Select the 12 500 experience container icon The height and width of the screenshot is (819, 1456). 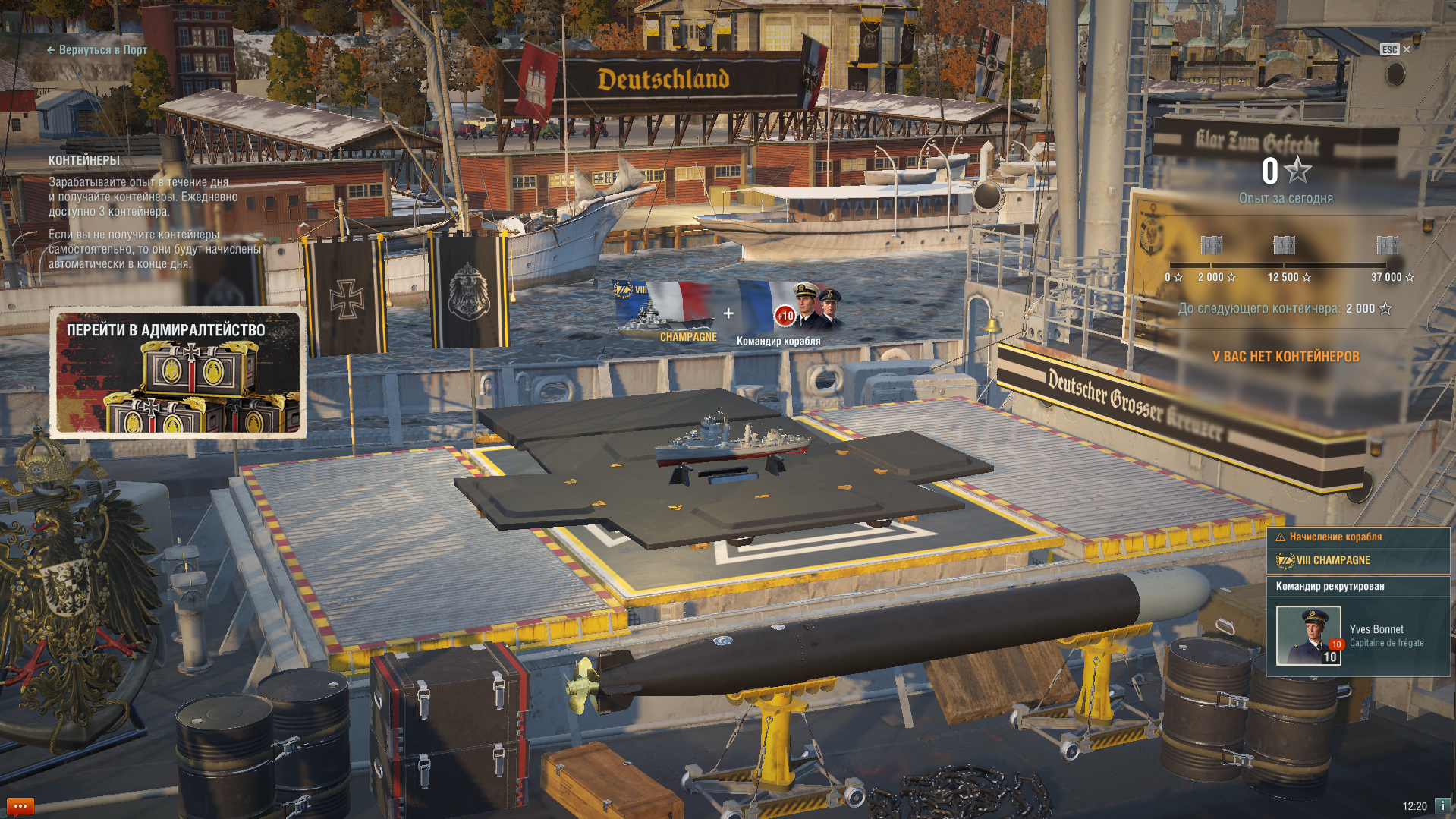tap(1284, 245)
